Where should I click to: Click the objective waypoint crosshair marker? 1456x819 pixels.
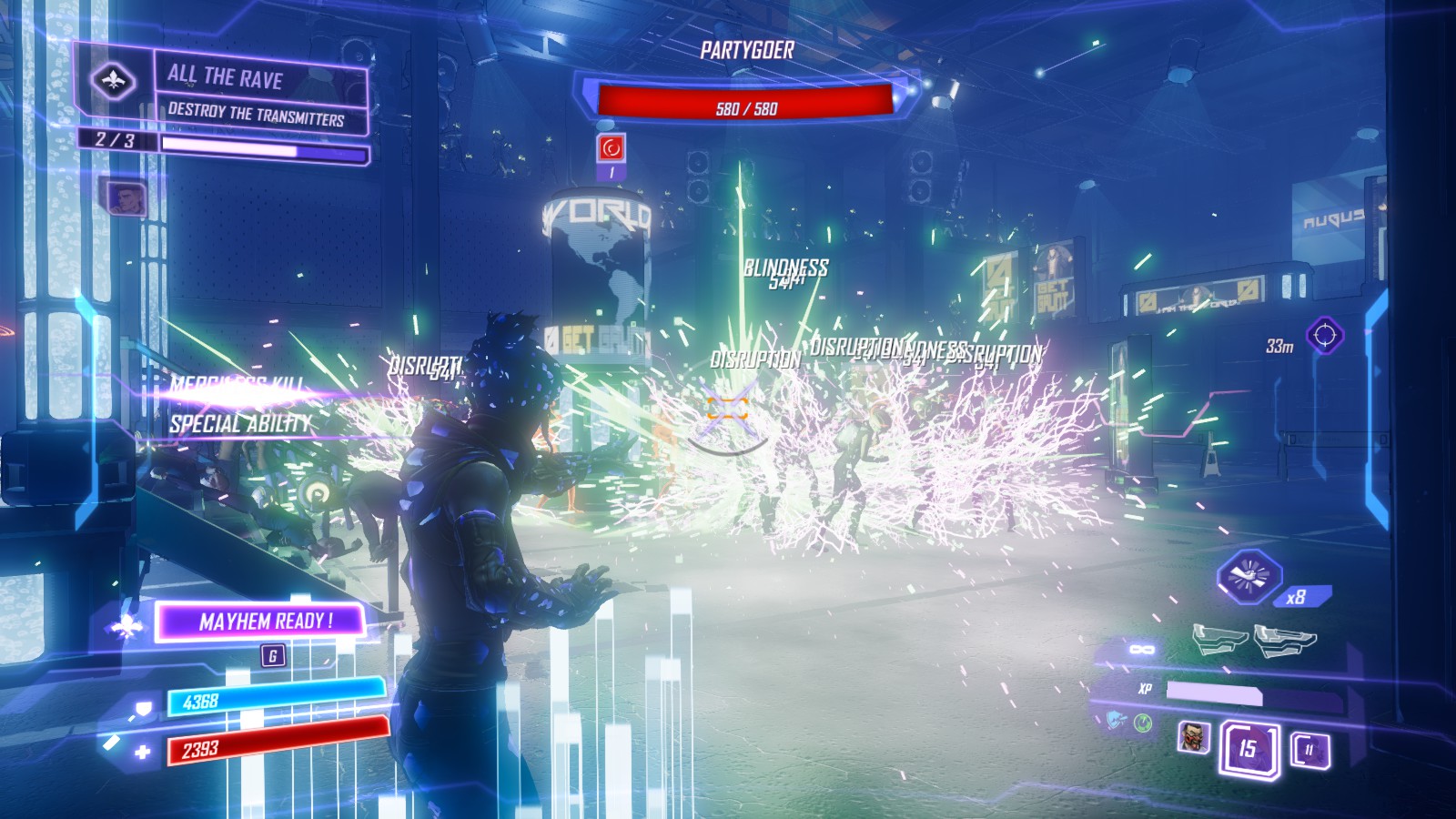pyautogui.click(x=1324, y=336)
